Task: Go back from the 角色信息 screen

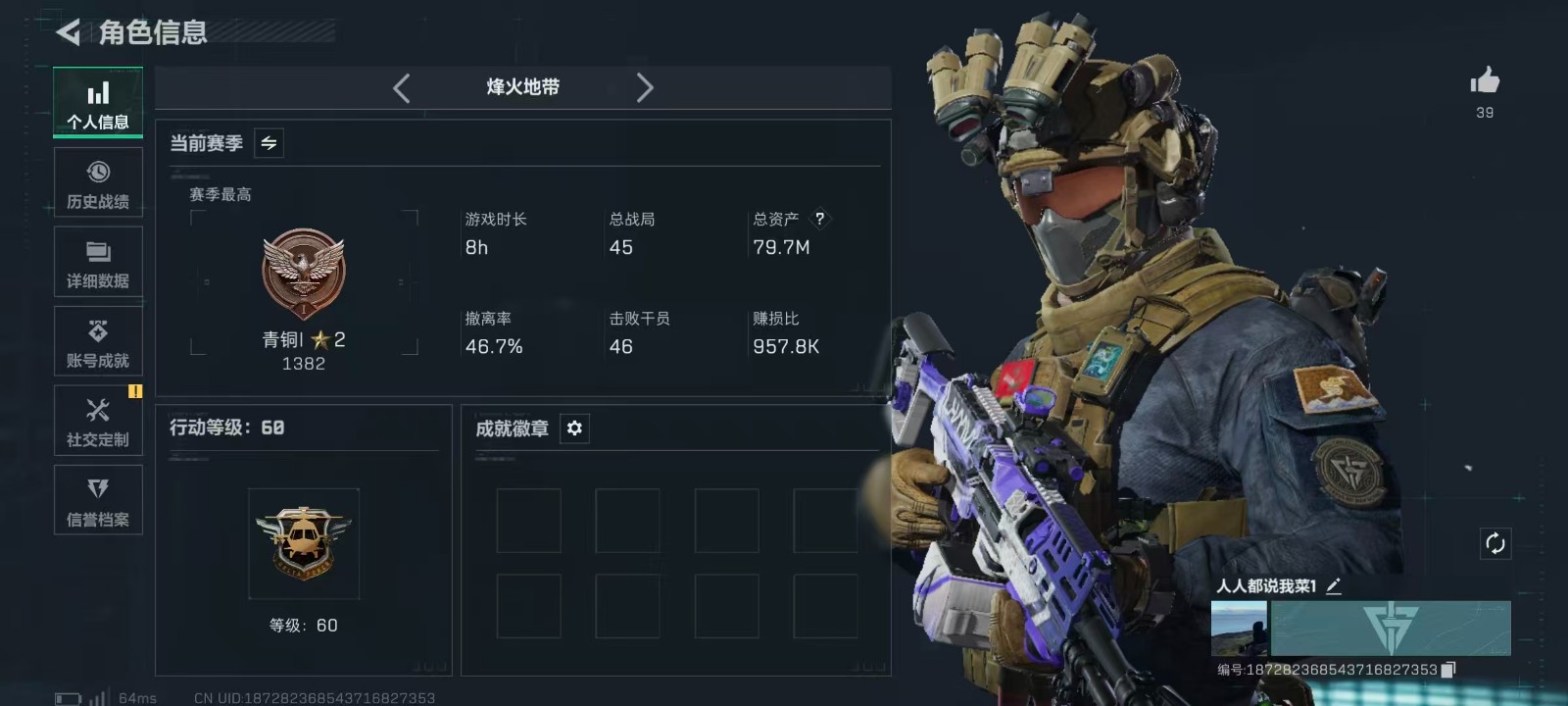Action: (x=69, y=32)
